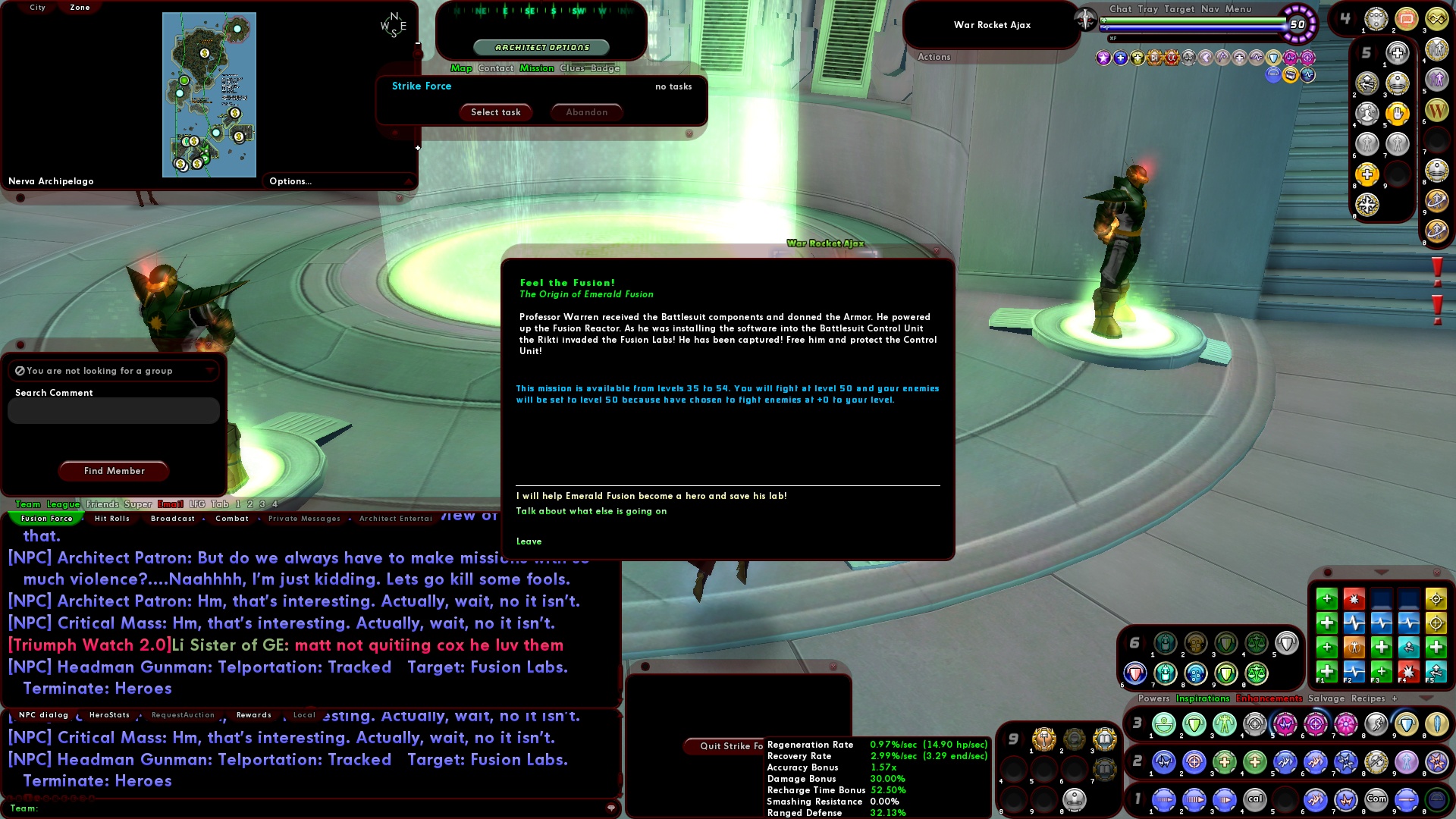Viewport: 1456px width, 819px height.
Task: Open the yellow salvage pack icon under the status buffs
Action: pos(1290,75)
